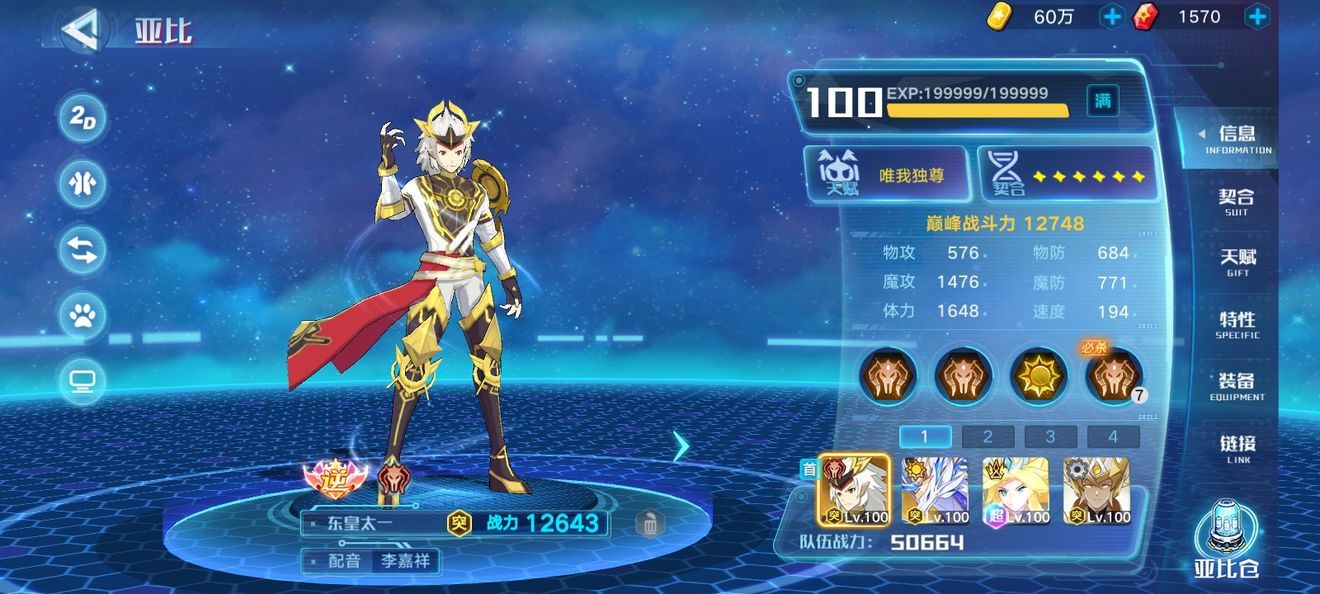
Task: Show the 装备 Equipment tab
Action: (1237, 386)
